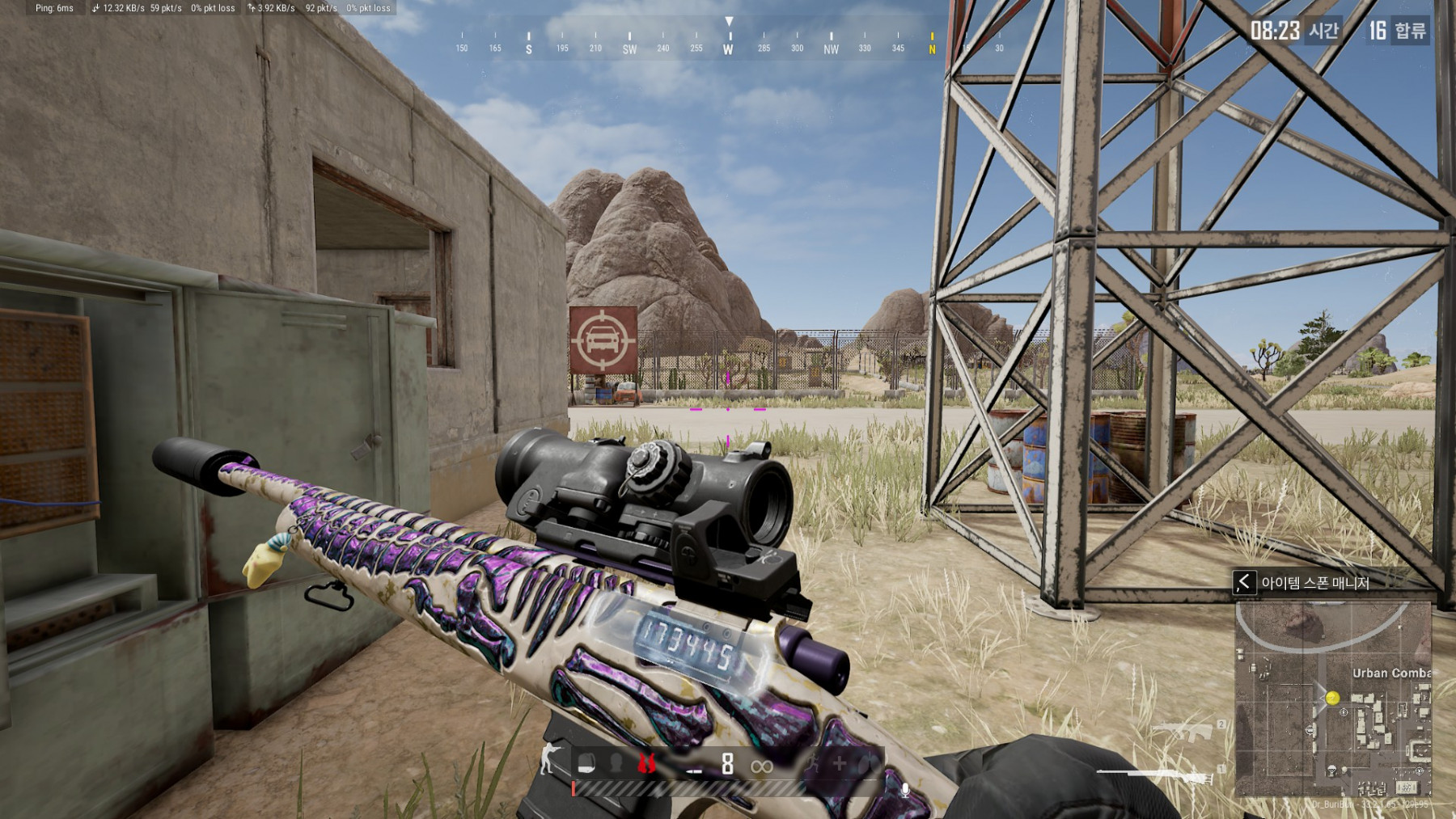Click the standing stance character icon
Viewport: 1456px width, 819px height.
[549, 760]
